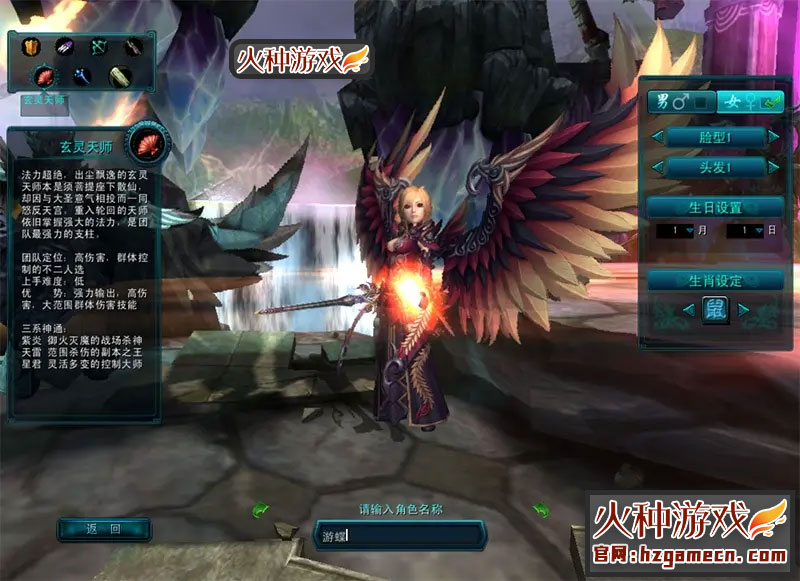This screenshot has width=800, height=581.
Task: Cycle to next face type (脸型)
Action: click(773, 136)
